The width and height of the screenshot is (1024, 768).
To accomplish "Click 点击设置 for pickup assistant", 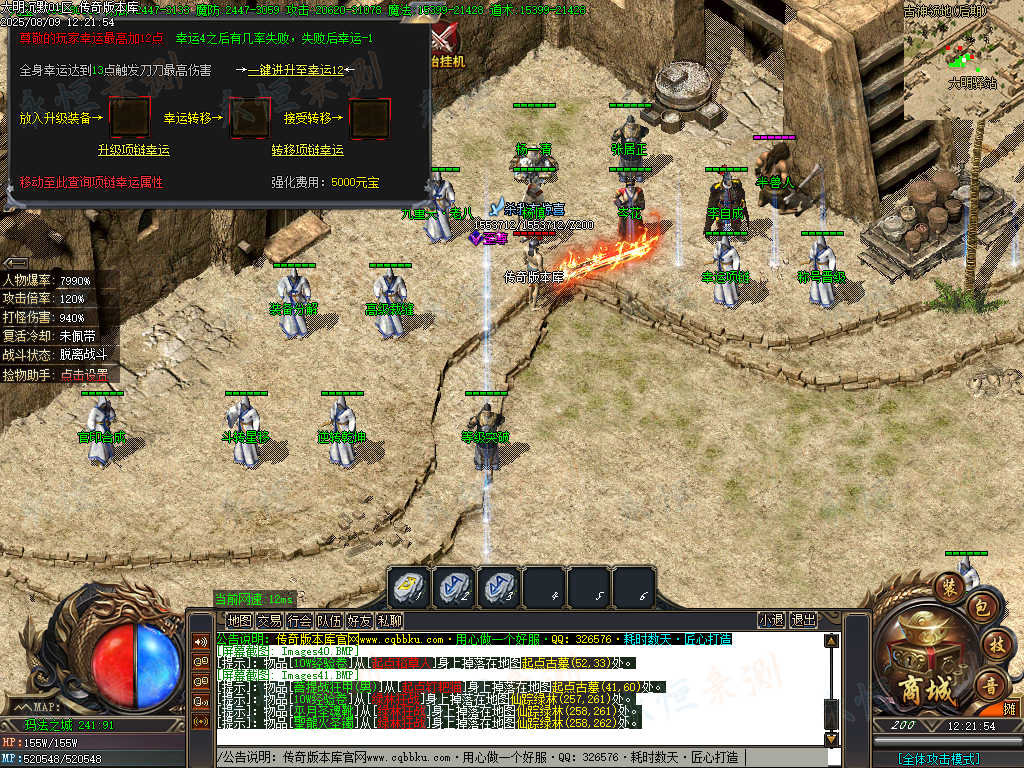I will pyautogui.click(x=88, y=375).
